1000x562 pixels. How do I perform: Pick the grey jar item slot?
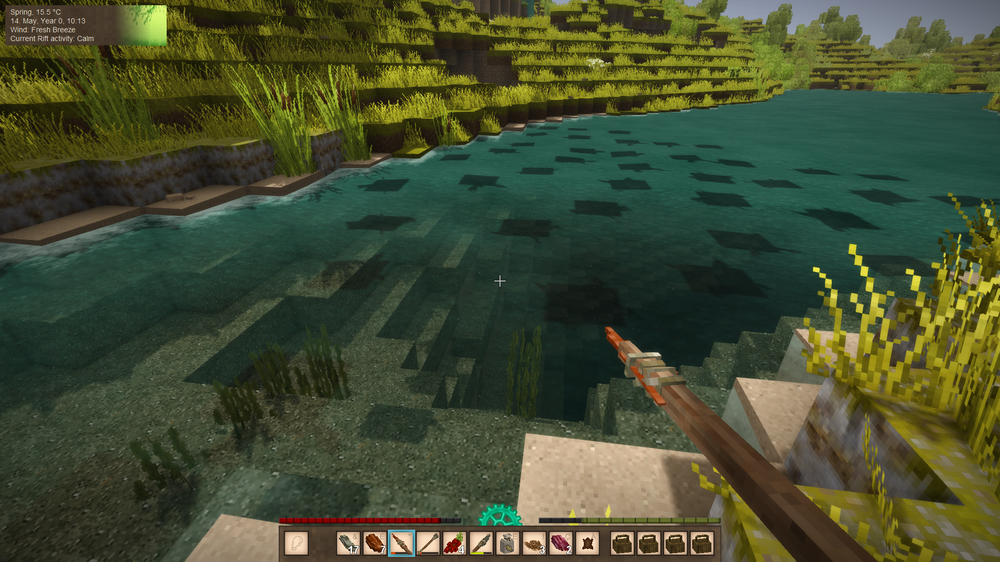click(508, 543)
